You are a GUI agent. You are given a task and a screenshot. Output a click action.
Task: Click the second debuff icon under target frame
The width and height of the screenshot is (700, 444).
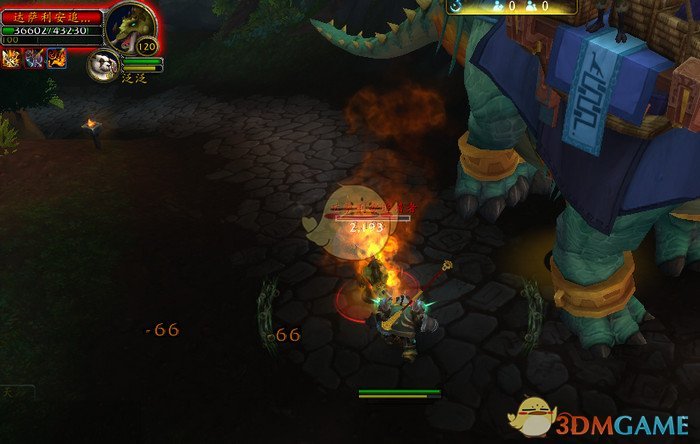[x=36, y=59]
